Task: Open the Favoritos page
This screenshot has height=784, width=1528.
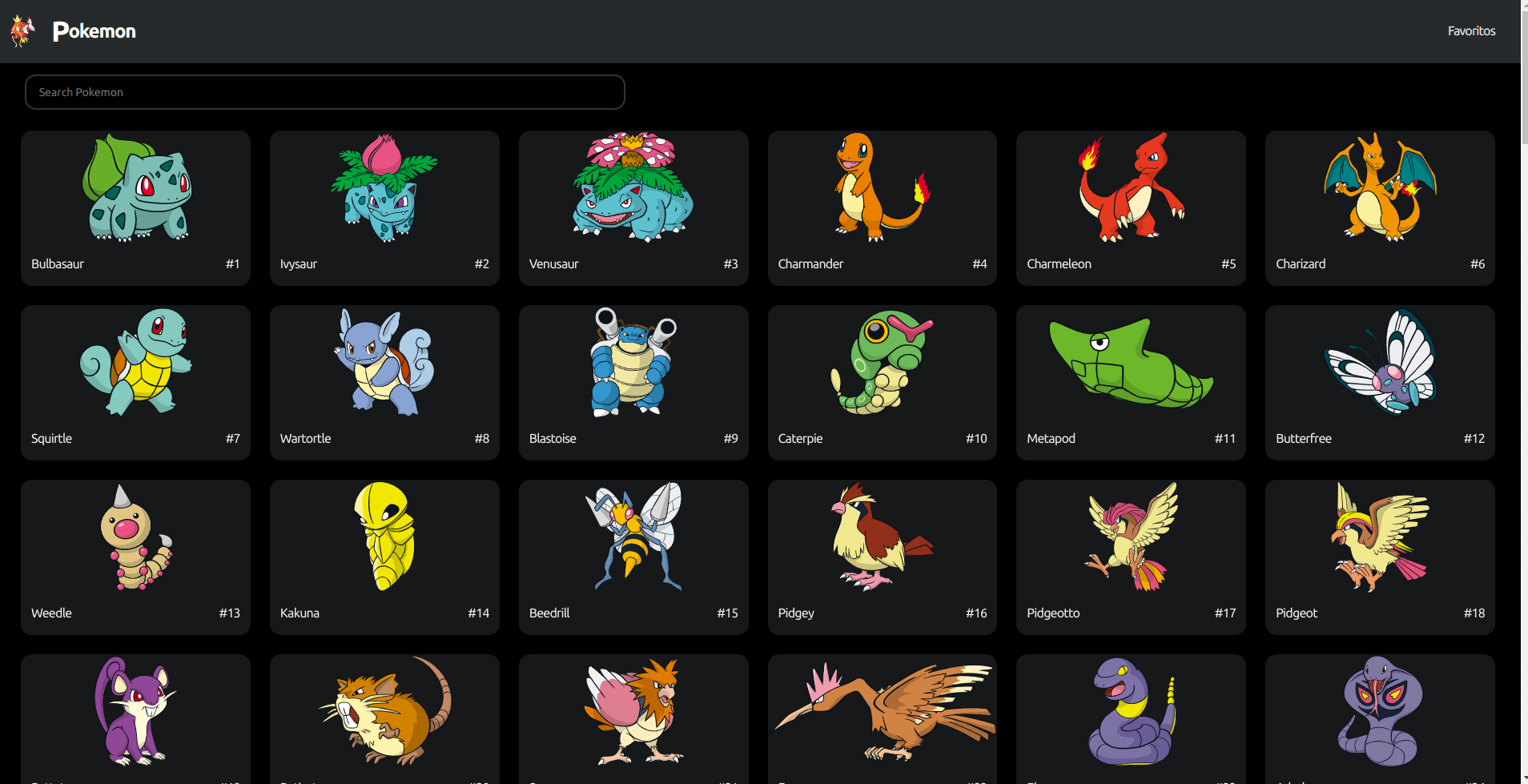Action: pos(1470,30)
